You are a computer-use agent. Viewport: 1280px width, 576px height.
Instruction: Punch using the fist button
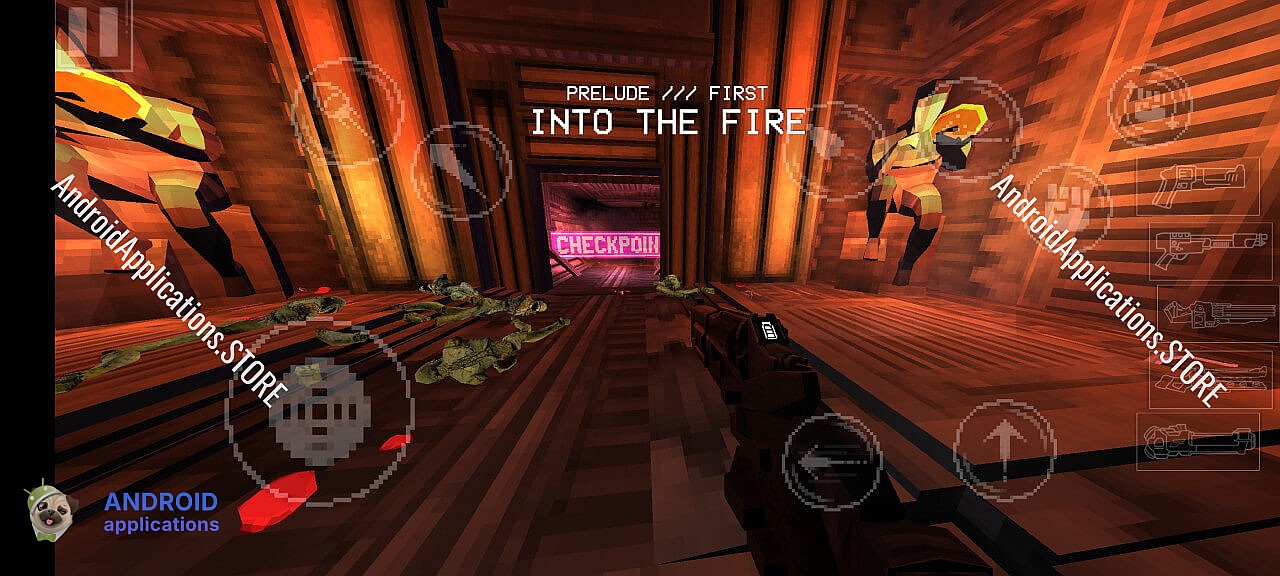(1068, 207)
